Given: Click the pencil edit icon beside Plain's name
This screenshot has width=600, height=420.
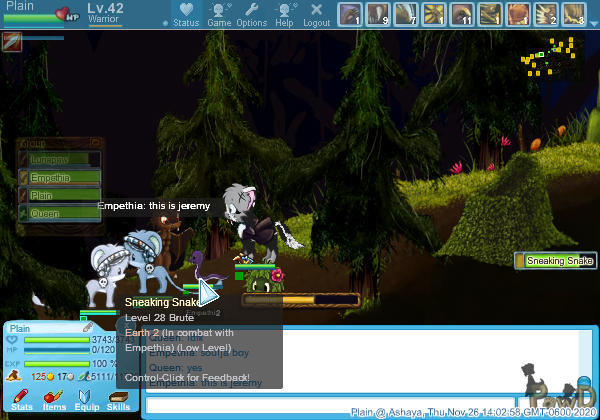Looking at the screenshot, I should (x=88, y=327).
